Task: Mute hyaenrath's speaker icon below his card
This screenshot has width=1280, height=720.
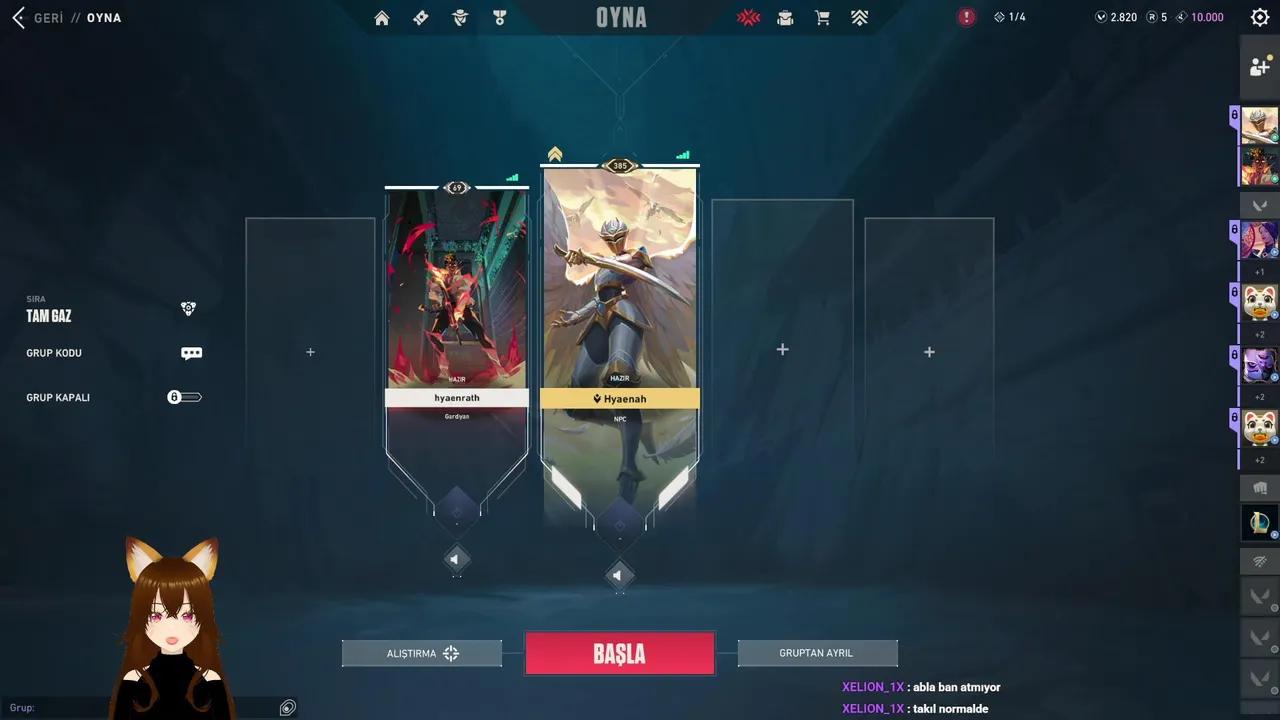Action: click(457, 559)
